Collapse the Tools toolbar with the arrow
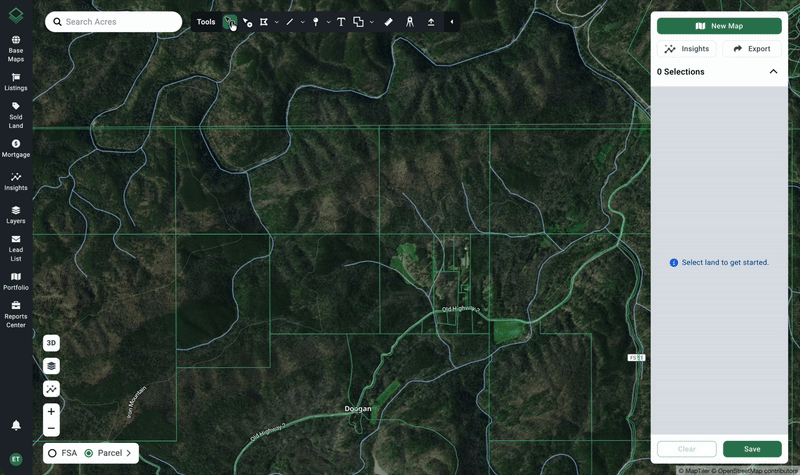Viewport: 800px width, 475px height. [x=451, y=22]
